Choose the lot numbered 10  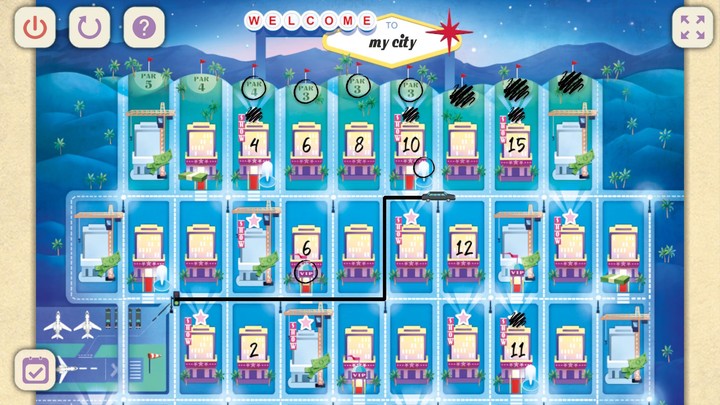[410, 145]
